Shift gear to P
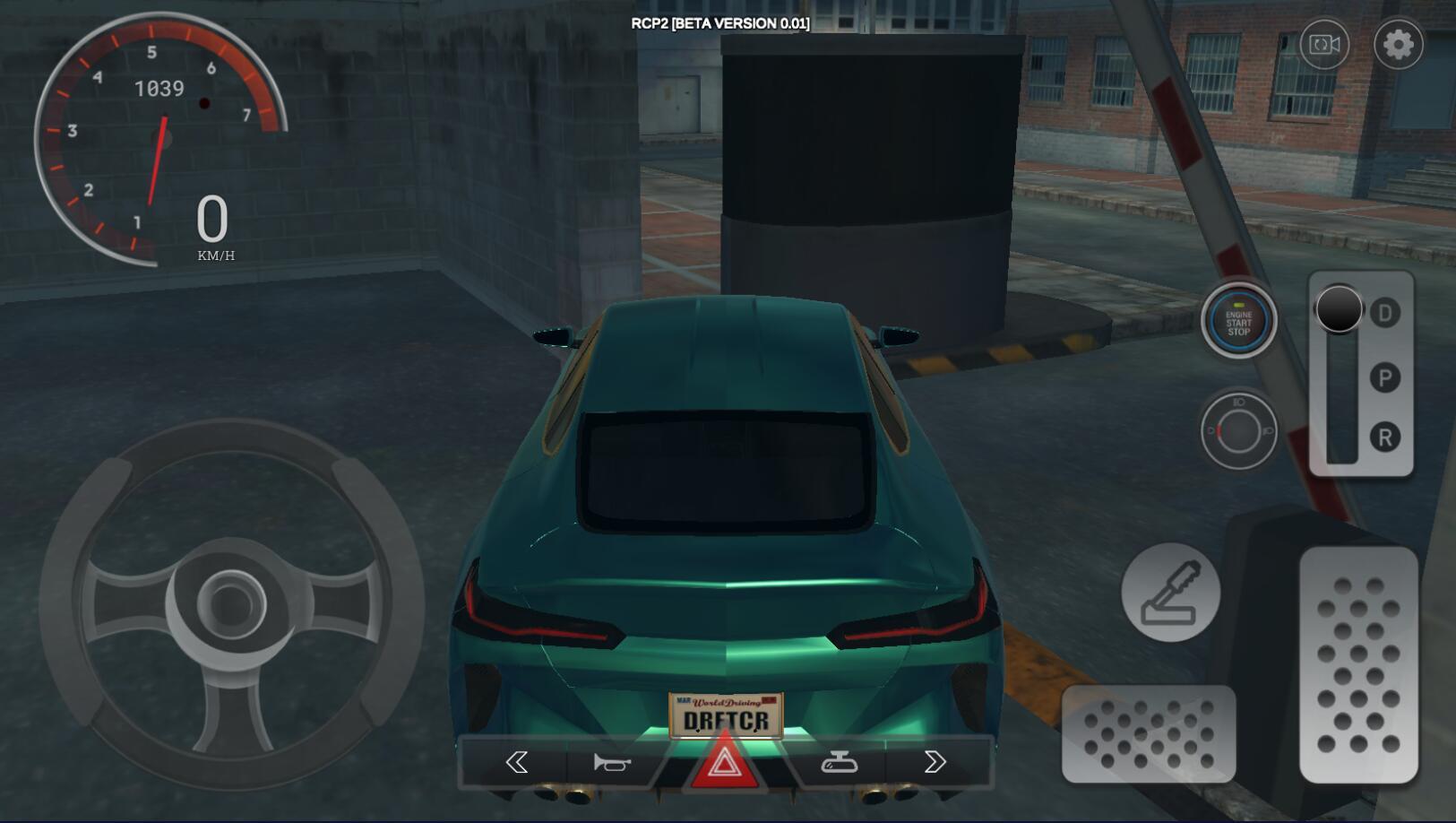 pos(1385,377)
